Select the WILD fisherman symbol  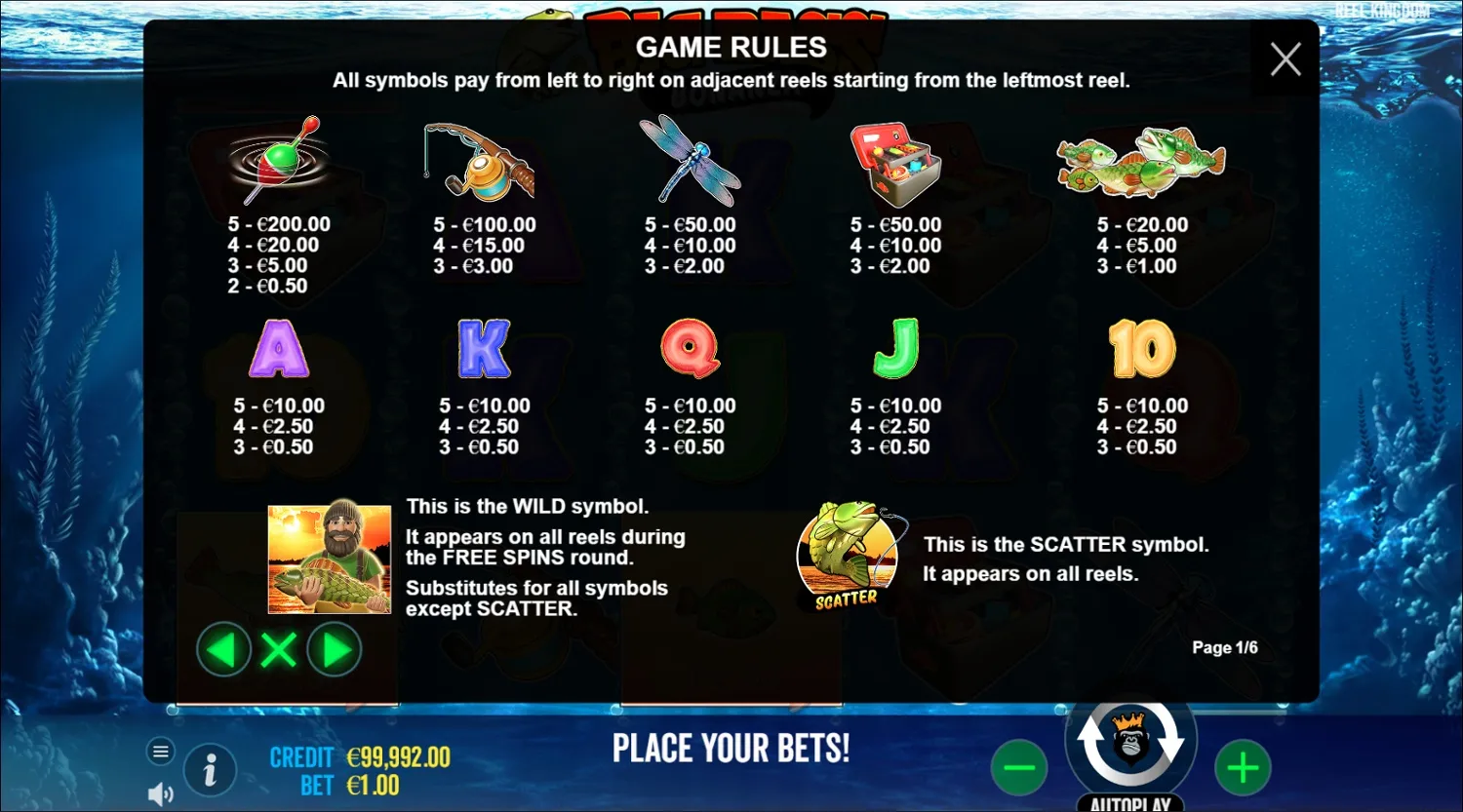pos(328,558)
